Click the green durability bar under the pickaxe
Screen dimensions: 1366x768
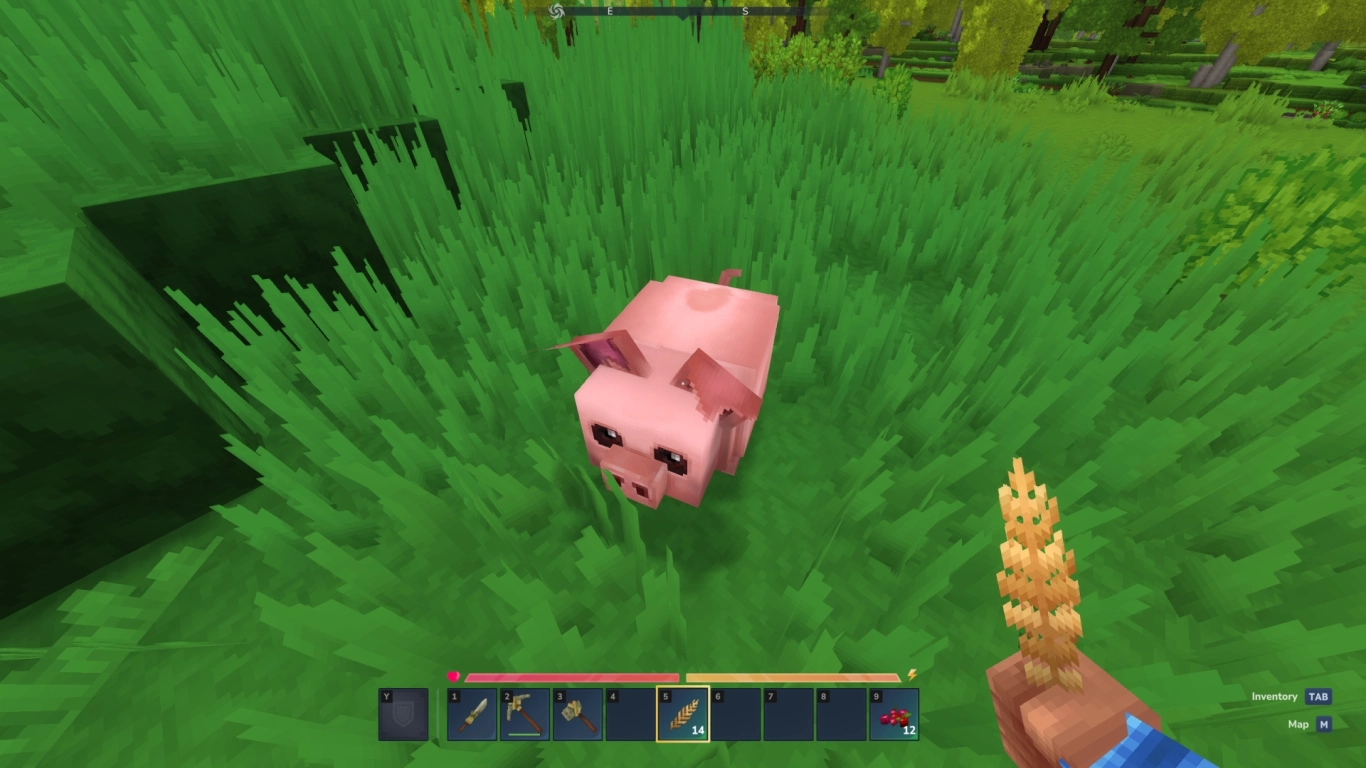524,734
